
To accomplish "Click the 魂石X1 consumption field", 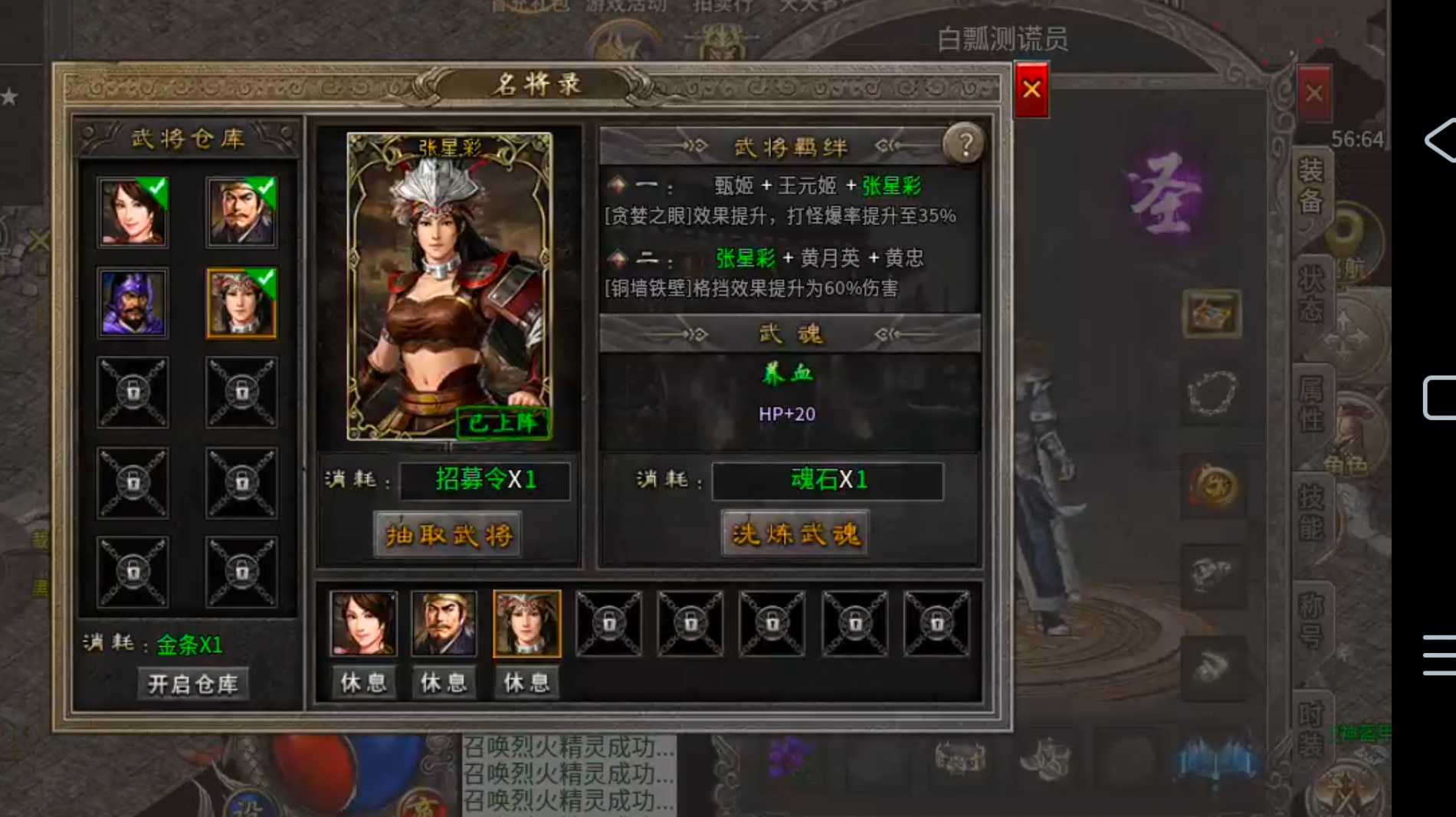I will pos(828,481).
